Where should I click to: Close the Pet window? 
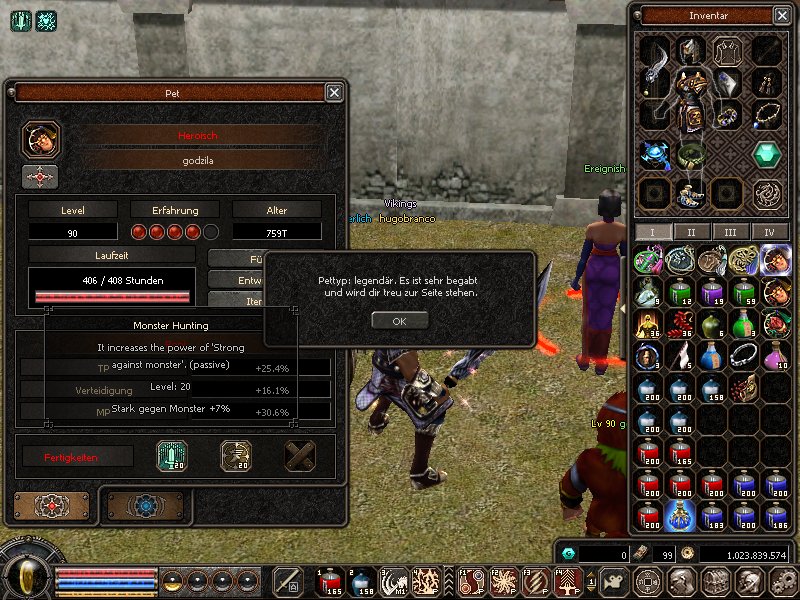[x=334, y=92]
